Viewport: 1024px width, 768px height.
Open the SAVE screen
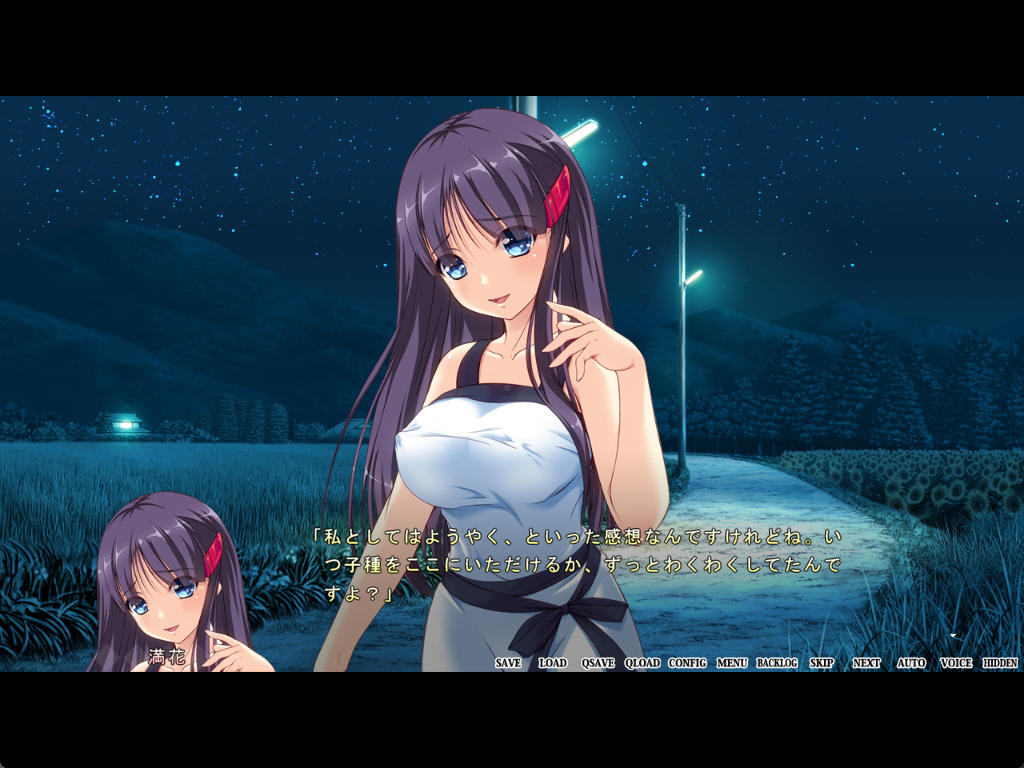(508, 663)
